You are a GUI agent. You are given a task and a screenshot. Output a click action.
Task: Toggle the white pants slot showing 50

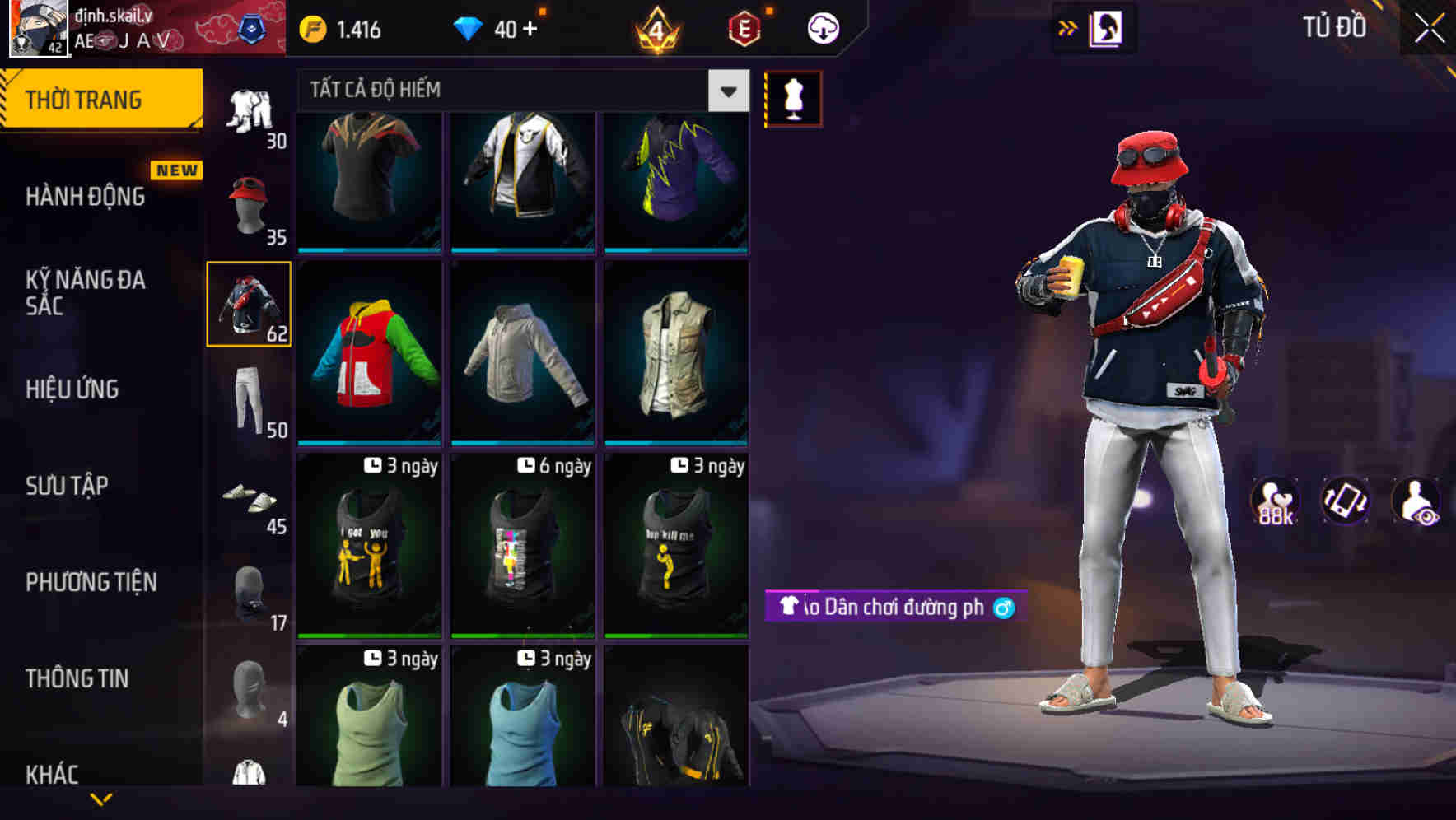pyautogui.click(x=247, y=399)
